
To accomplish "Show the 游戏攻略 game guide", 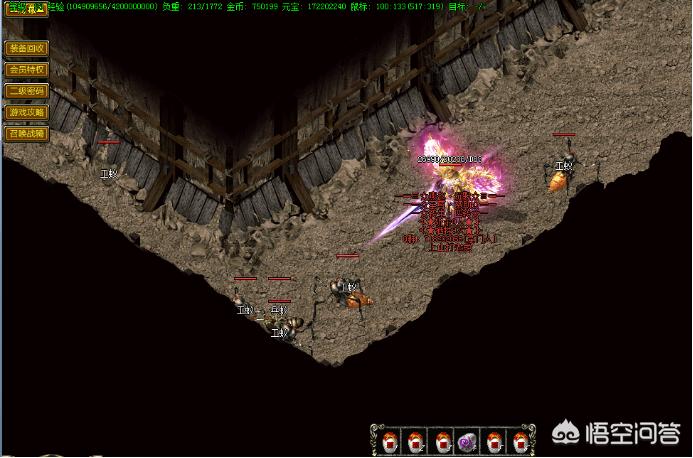I will click(x=27, y=112).
